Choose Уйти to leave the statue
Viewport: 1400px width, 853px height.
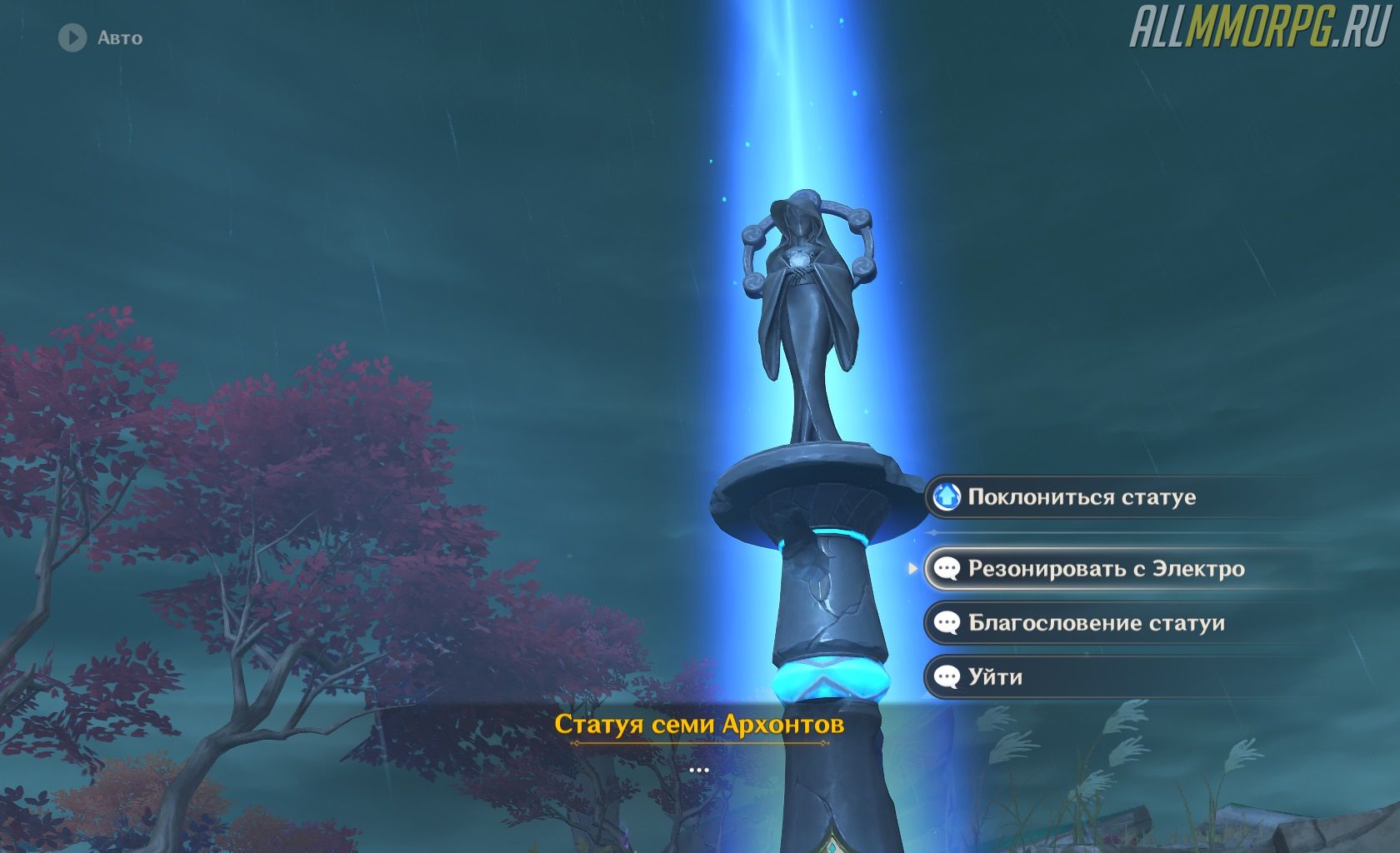[x=995, y=677]
